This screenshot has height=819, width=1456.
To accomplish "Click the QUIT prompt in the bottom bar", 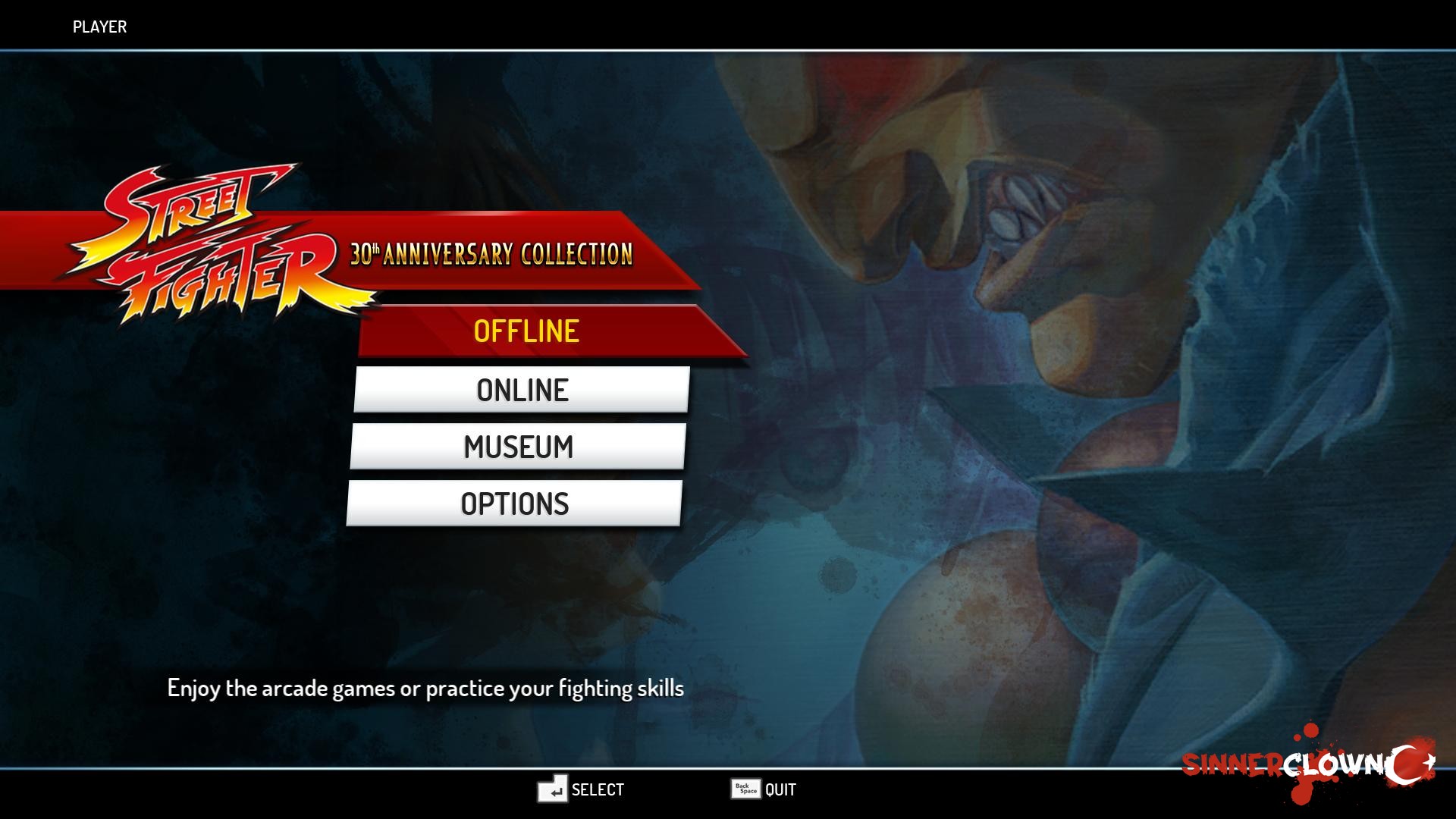I will pos(780,789).
